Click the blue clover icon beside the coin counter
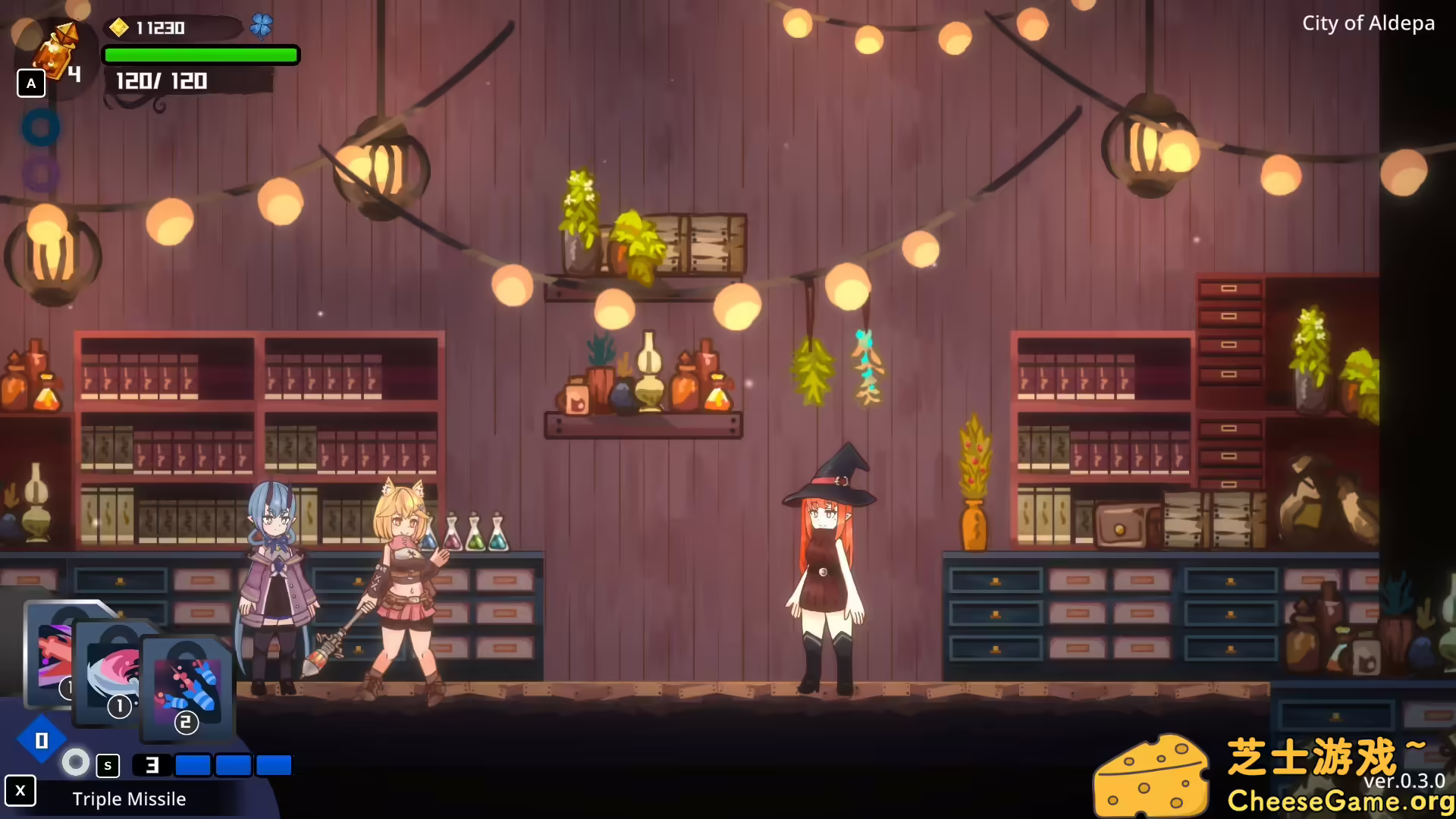This screenshot has width=1456, height=819. [x=261, y=25]
